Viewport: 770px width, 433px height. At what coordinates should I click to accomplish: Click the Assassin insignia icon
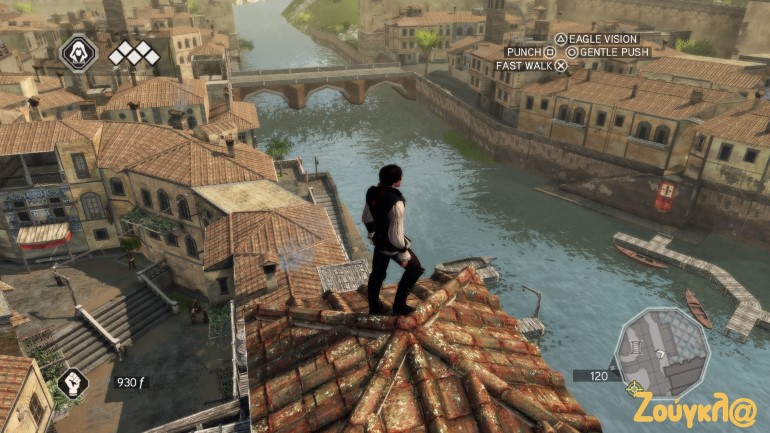pos(79,52)
